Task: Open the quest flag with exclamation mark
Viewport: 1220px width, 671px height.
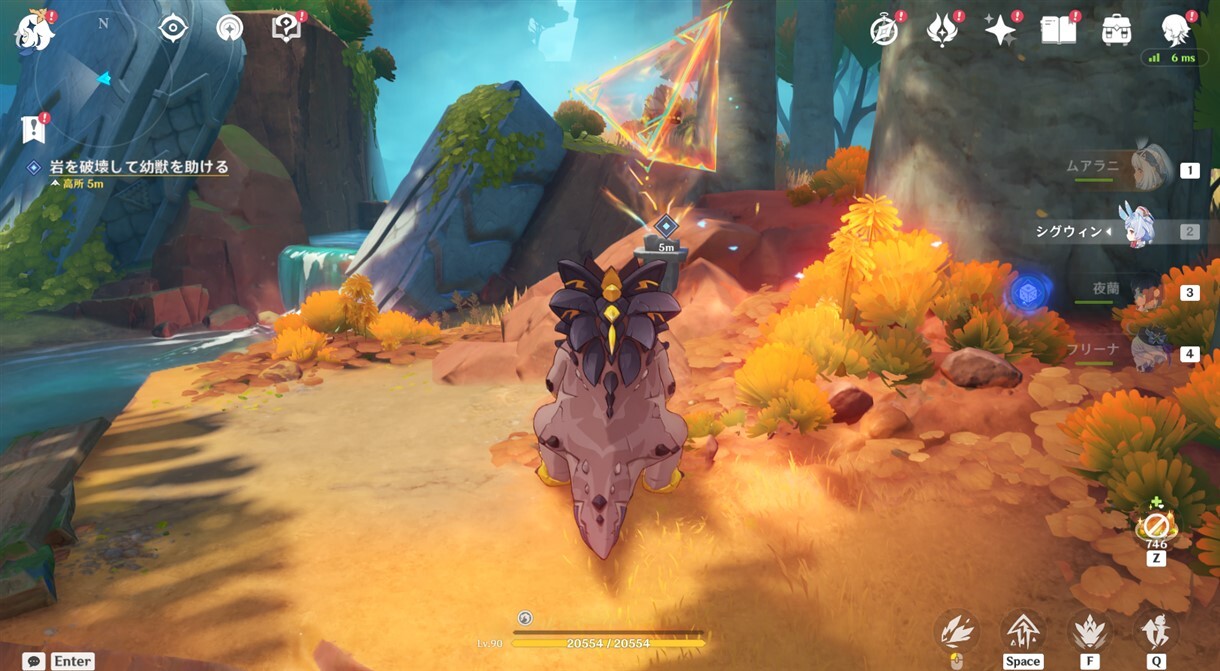Action: coord(32,129)
